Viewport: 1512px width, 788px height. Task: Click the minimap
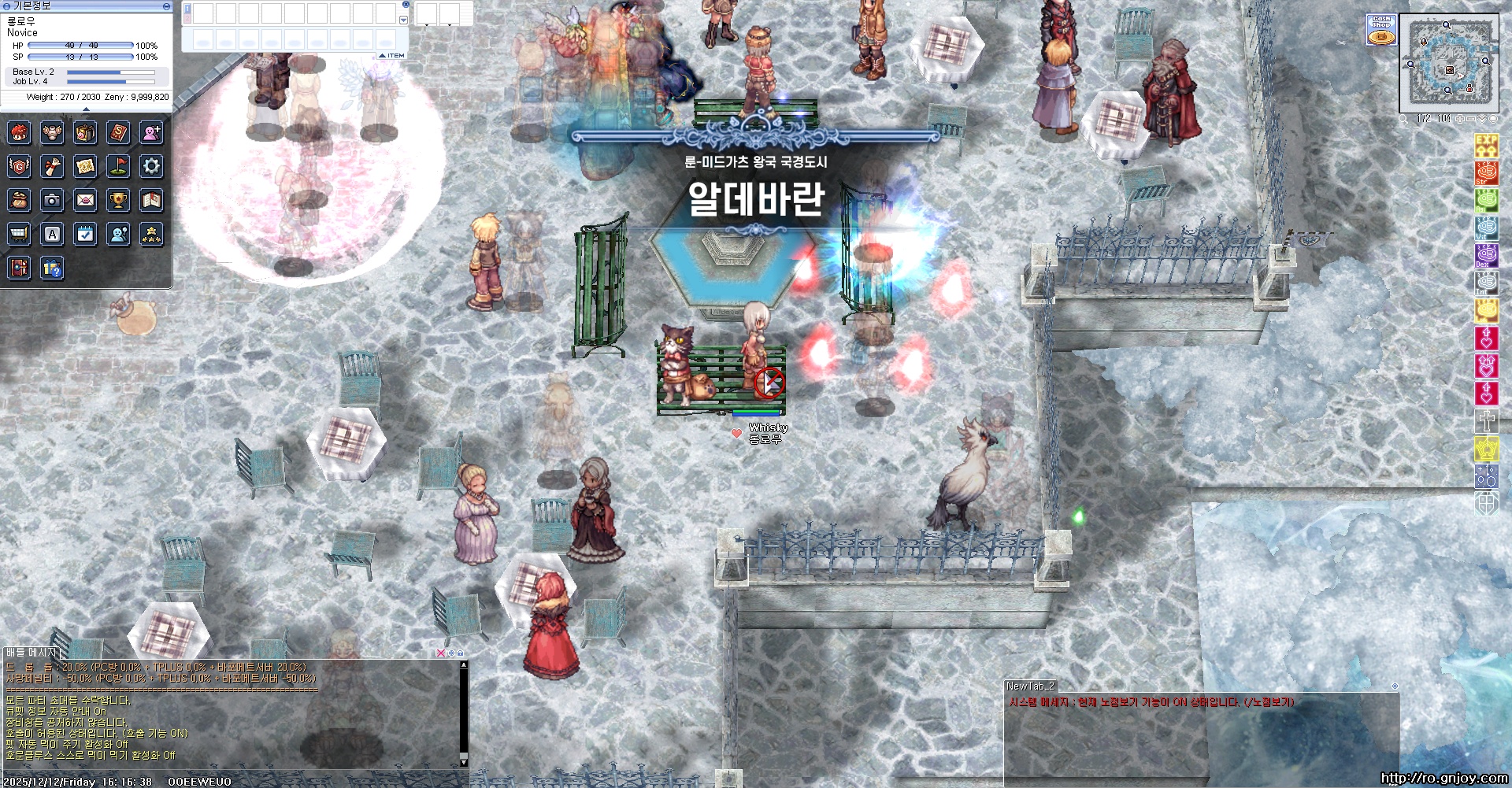coord(1448,65)
